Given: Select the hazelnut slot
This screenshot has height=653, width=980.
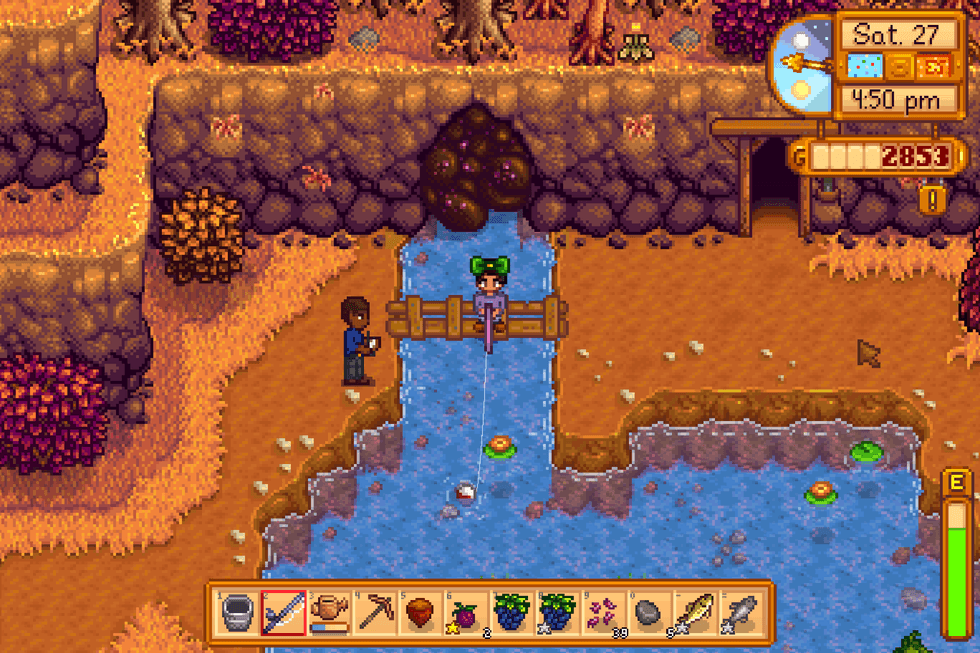Looking at the screenshot, I should coord(421,612).
